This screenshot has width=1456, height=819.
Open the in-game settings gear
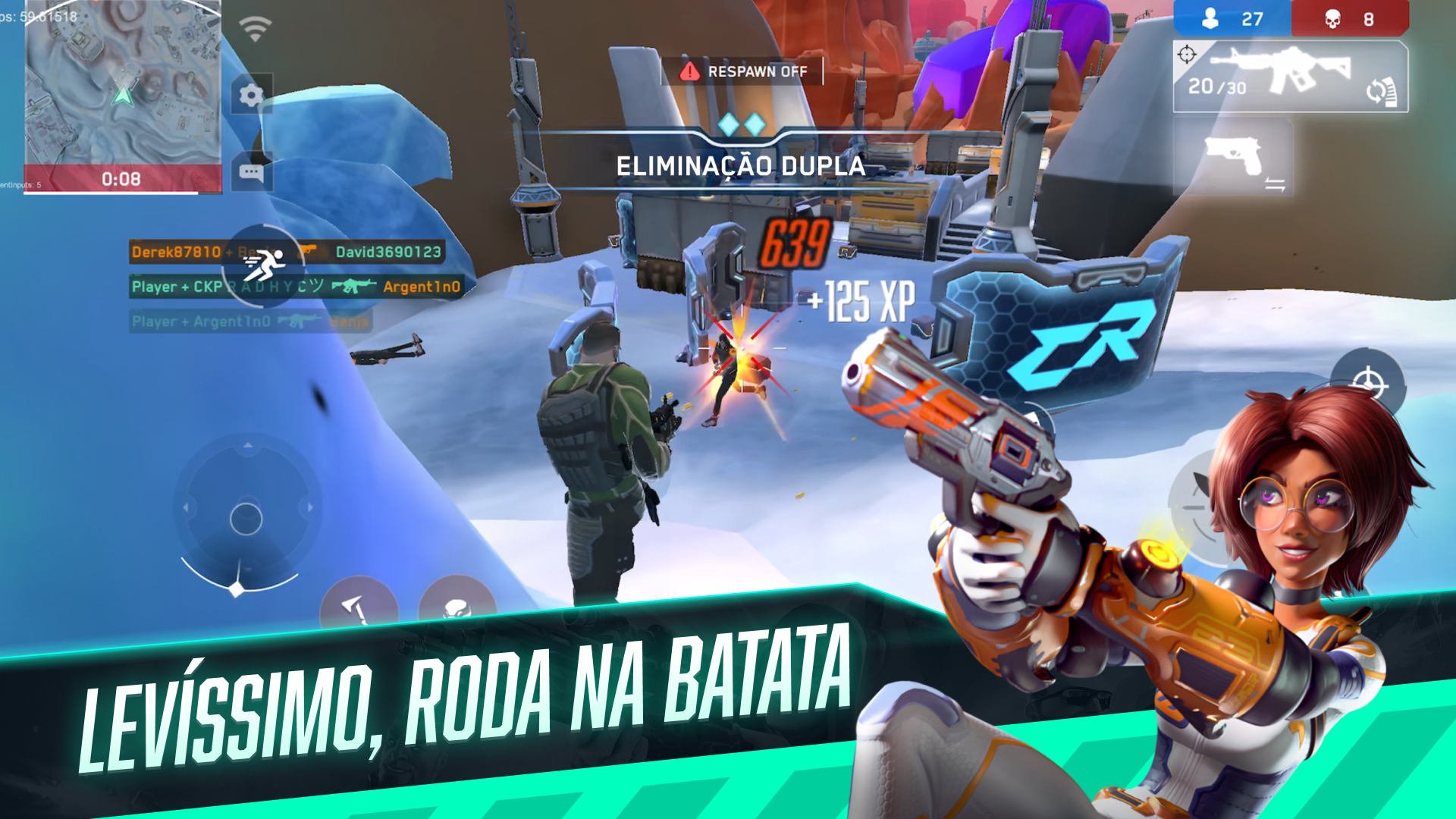pyautogui.click(x=250, y=93)
